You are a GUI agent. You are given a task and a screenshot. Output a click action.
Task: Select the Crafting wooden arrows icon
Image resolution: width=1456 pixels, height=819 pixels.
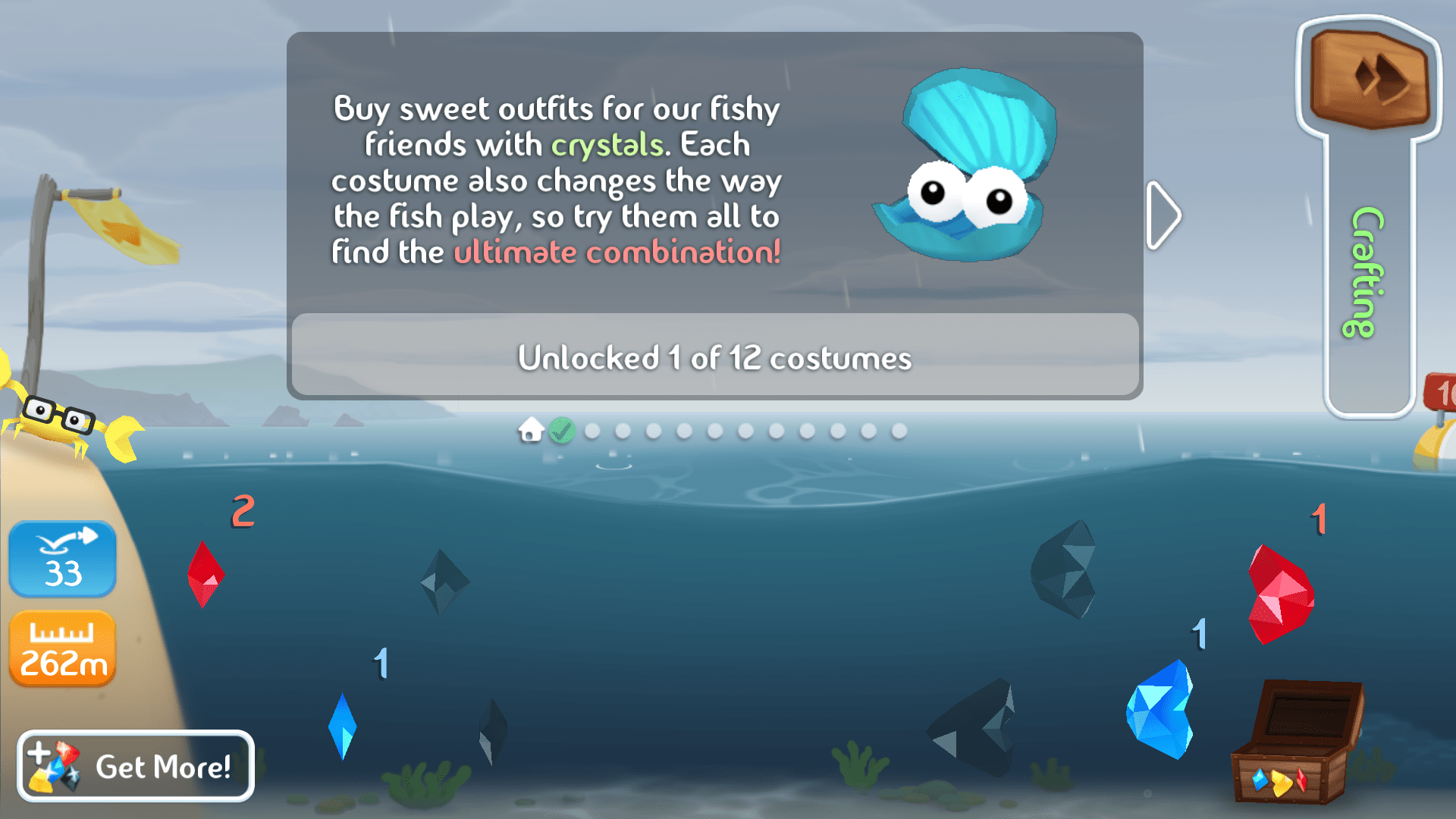[1374, 80]
